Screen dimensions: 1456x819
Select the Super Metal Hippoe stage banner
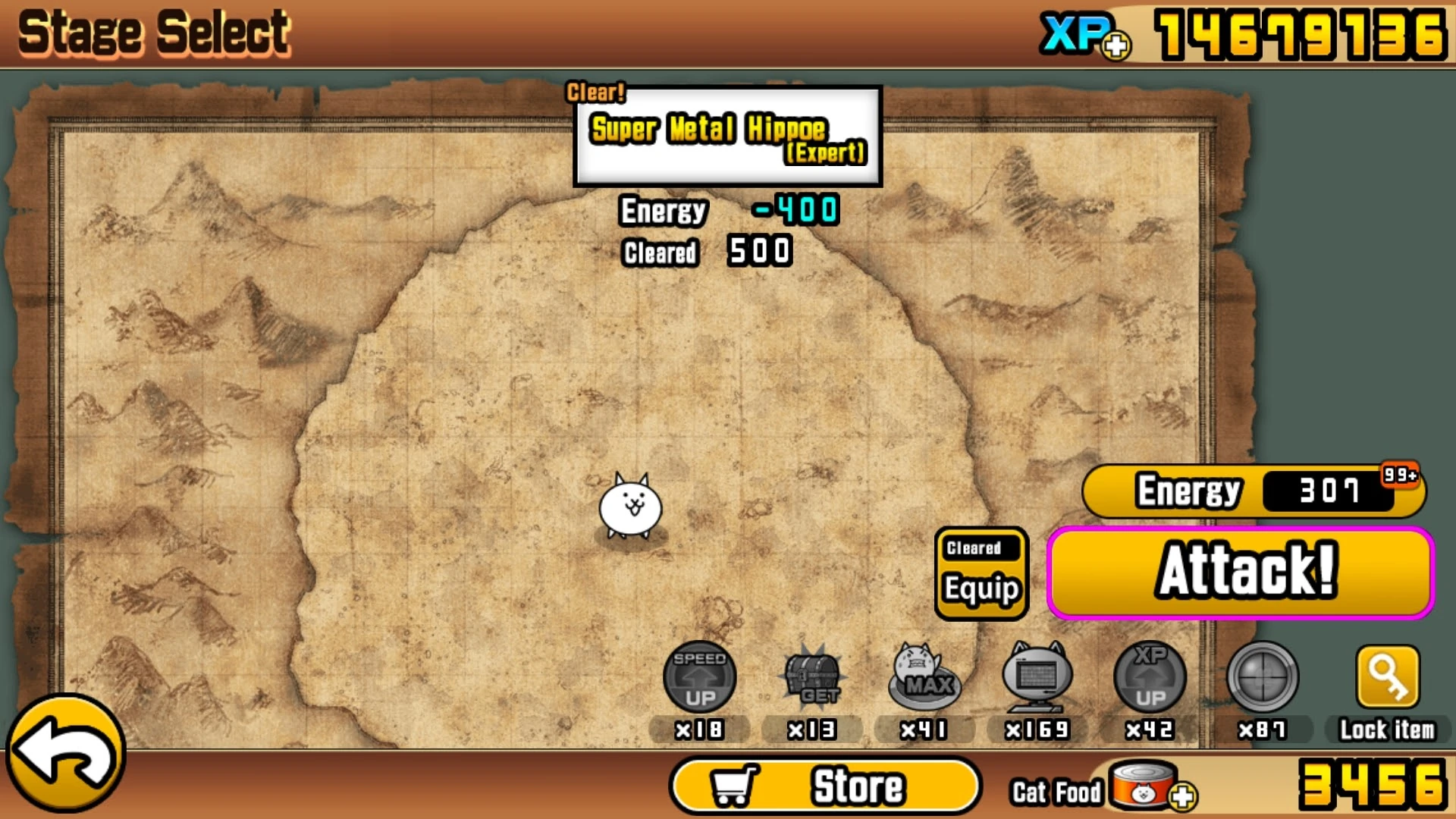point(726,136)
